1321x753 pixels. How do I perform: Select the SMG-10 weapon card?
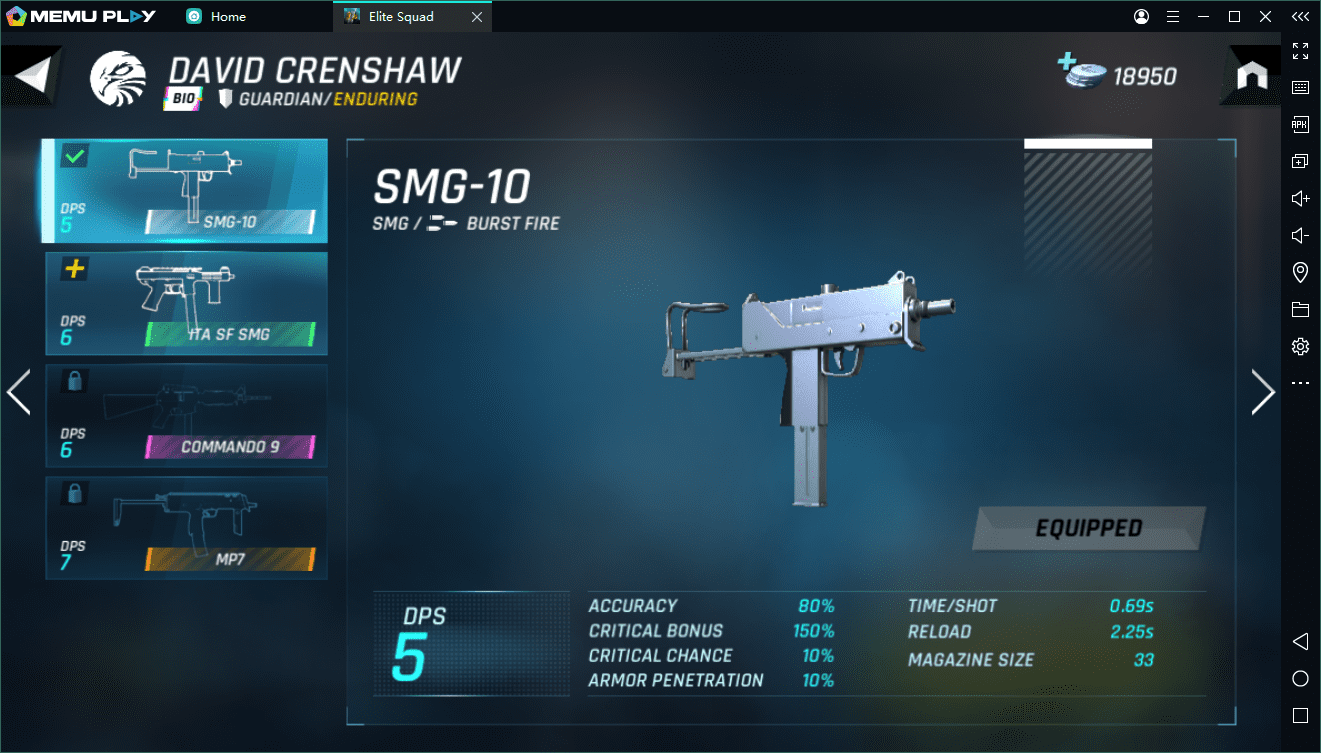click(186, 191)
